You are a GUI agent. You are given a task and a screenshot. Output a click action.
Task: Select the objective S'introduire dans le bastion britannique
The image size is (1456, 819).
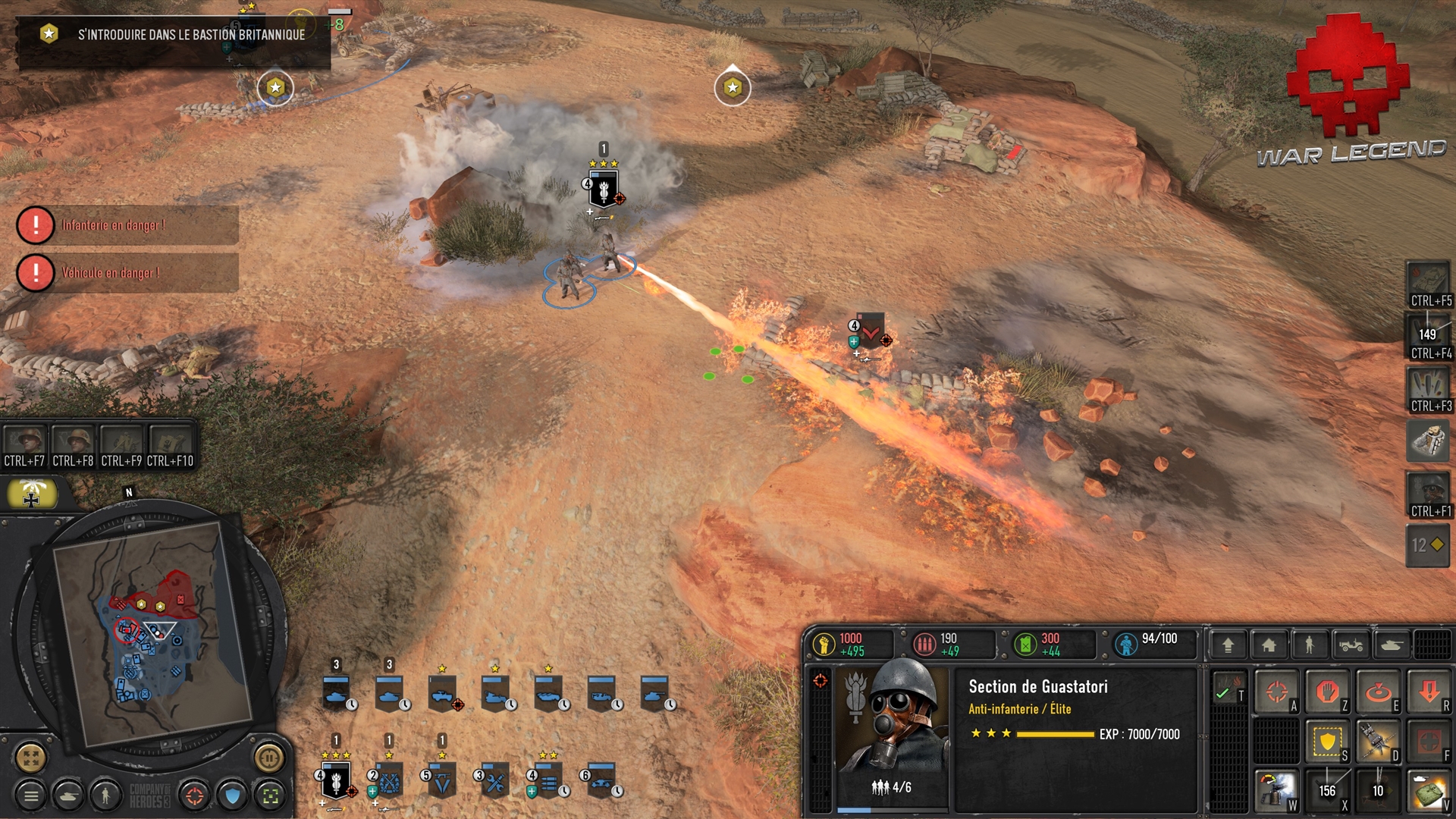point(174,34)
